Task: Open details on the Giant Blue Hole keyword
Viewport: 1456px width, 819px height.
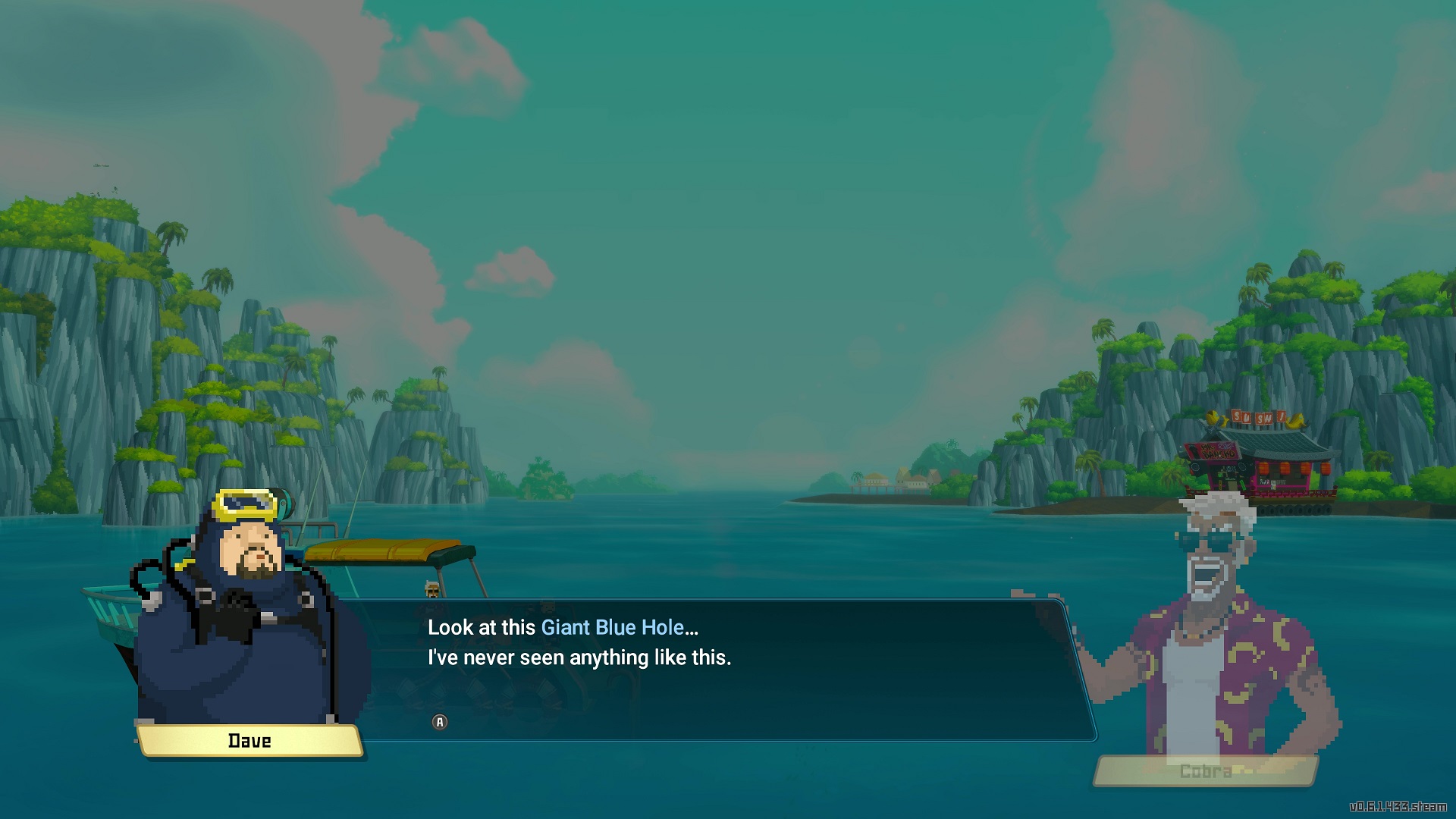Action: point(618,627)
